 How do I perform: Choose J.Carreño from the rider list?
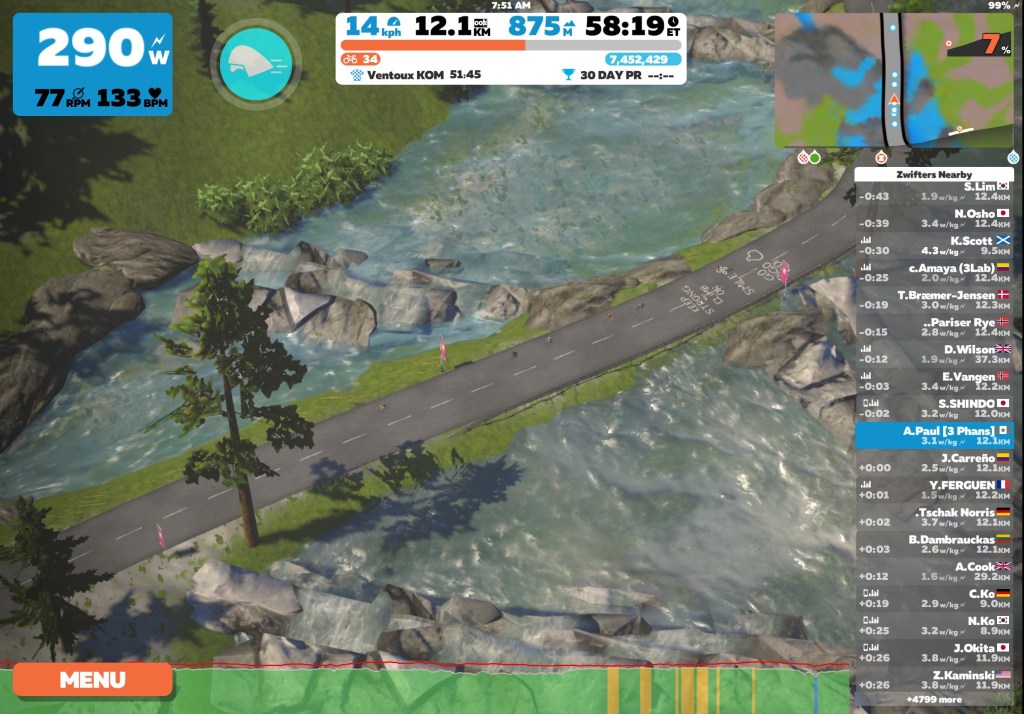click(x=933, y=463)
